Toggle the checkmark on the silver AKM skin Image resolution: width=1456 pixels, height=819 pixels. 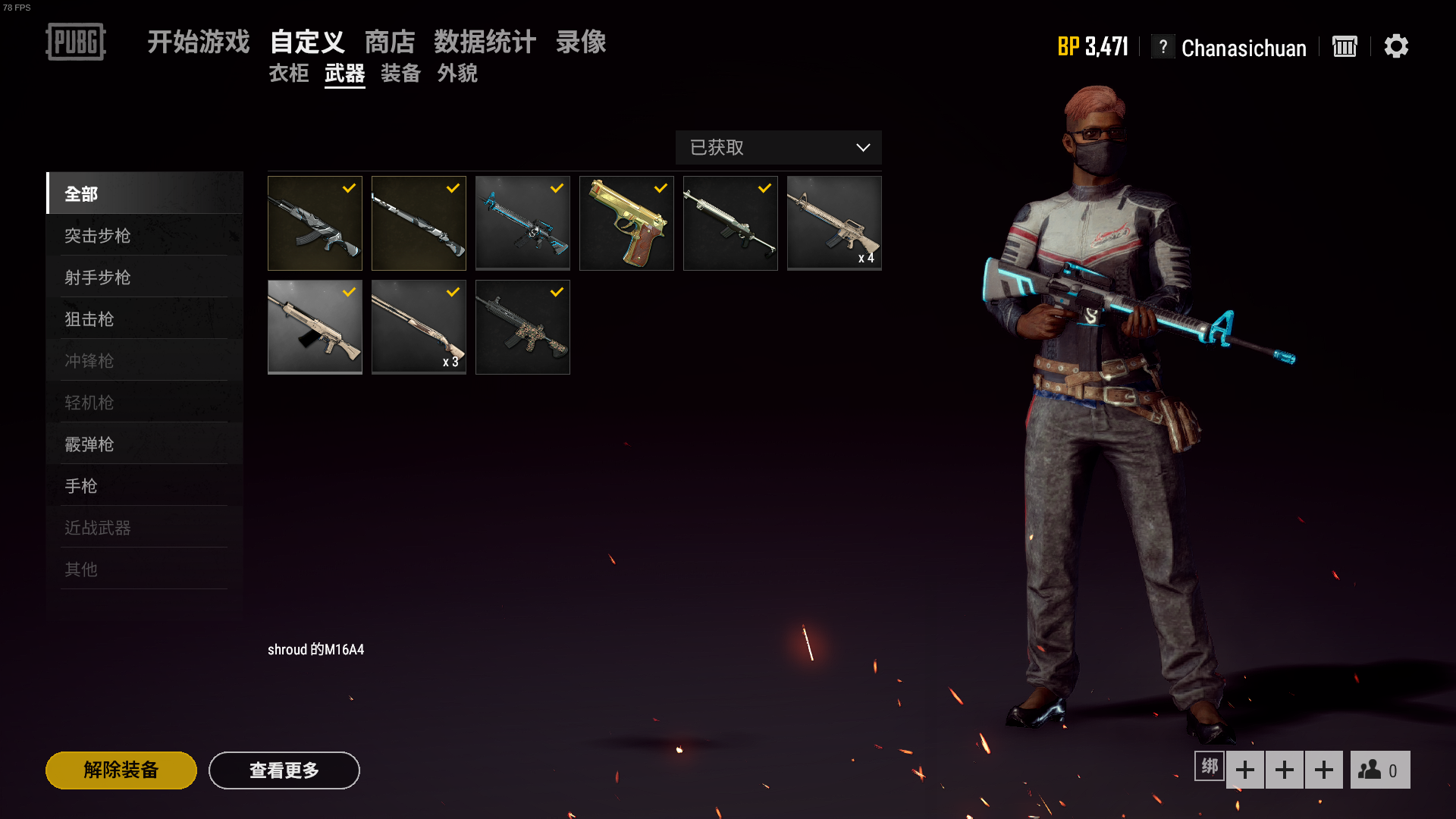coord(348,189)
